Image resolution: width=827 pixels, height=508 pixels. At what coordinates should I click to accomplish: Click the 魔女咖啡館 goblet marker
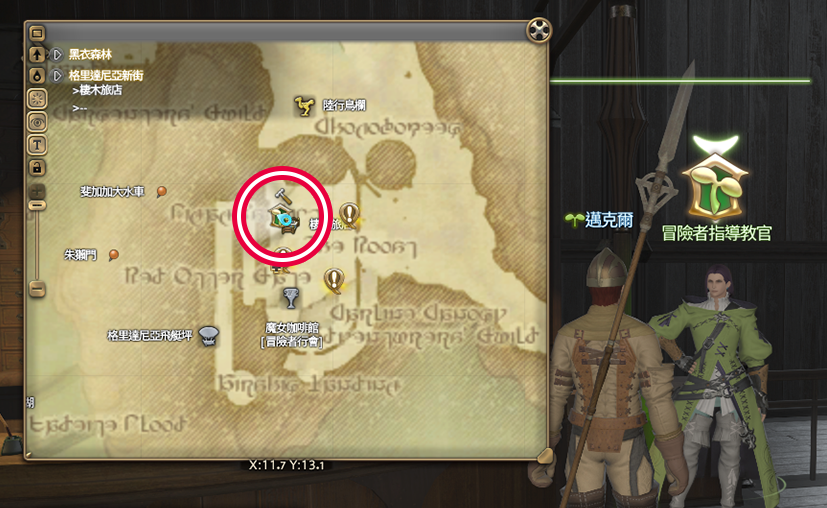click(x=291, y=298)
